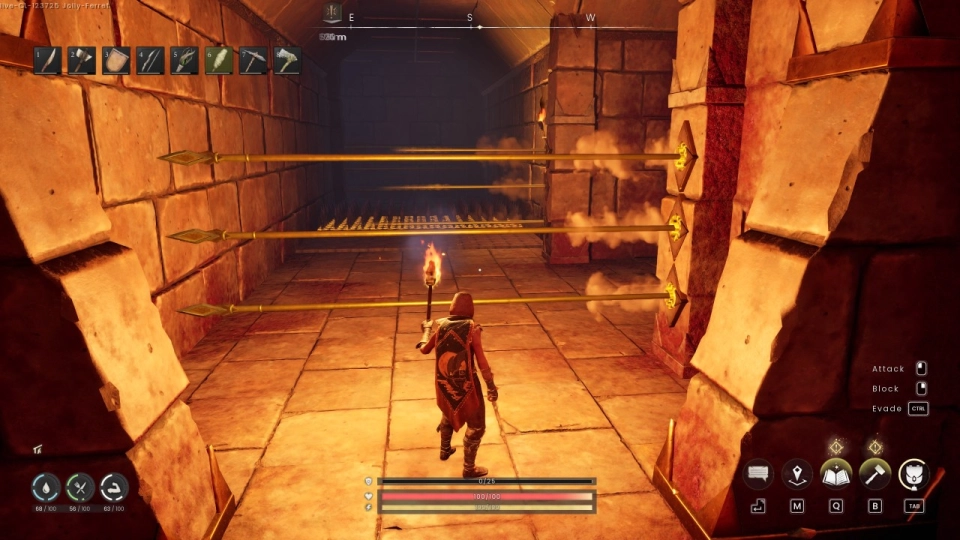Choose the hide item in slot 3
Screen dimensions: 960x540
pyautogui.click(x=116, y=60)
